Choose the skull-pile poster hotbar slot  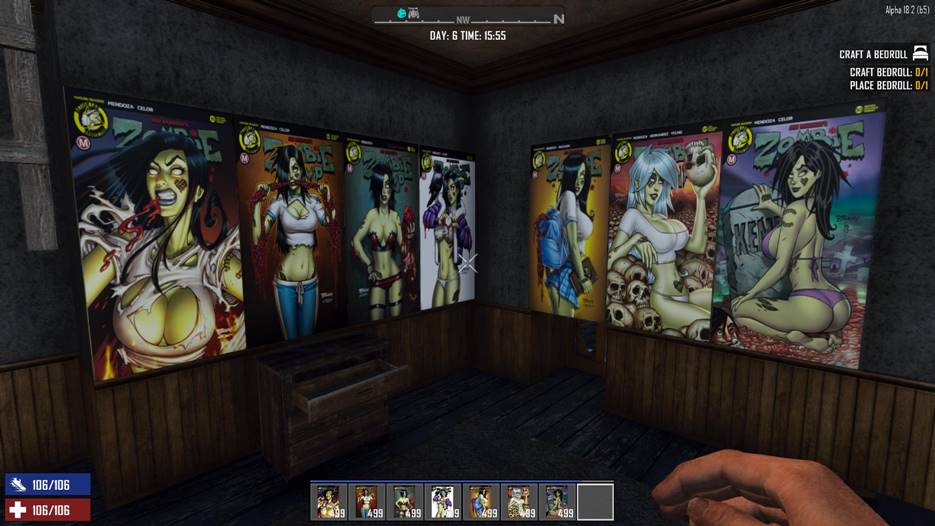(519, 502)
